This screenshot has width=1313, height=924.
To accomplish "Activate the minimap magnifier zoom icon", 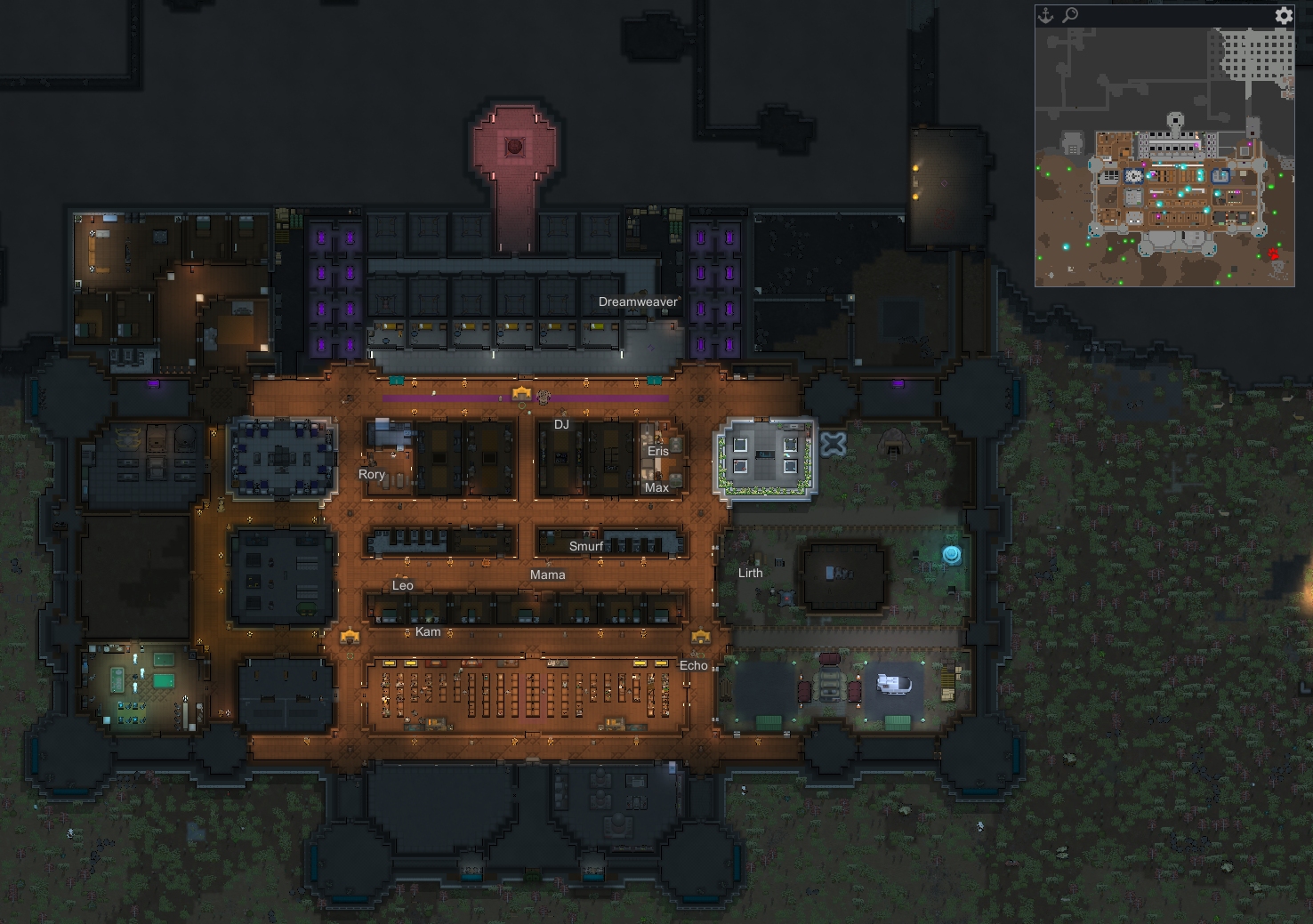I will tap(1070, 15).
